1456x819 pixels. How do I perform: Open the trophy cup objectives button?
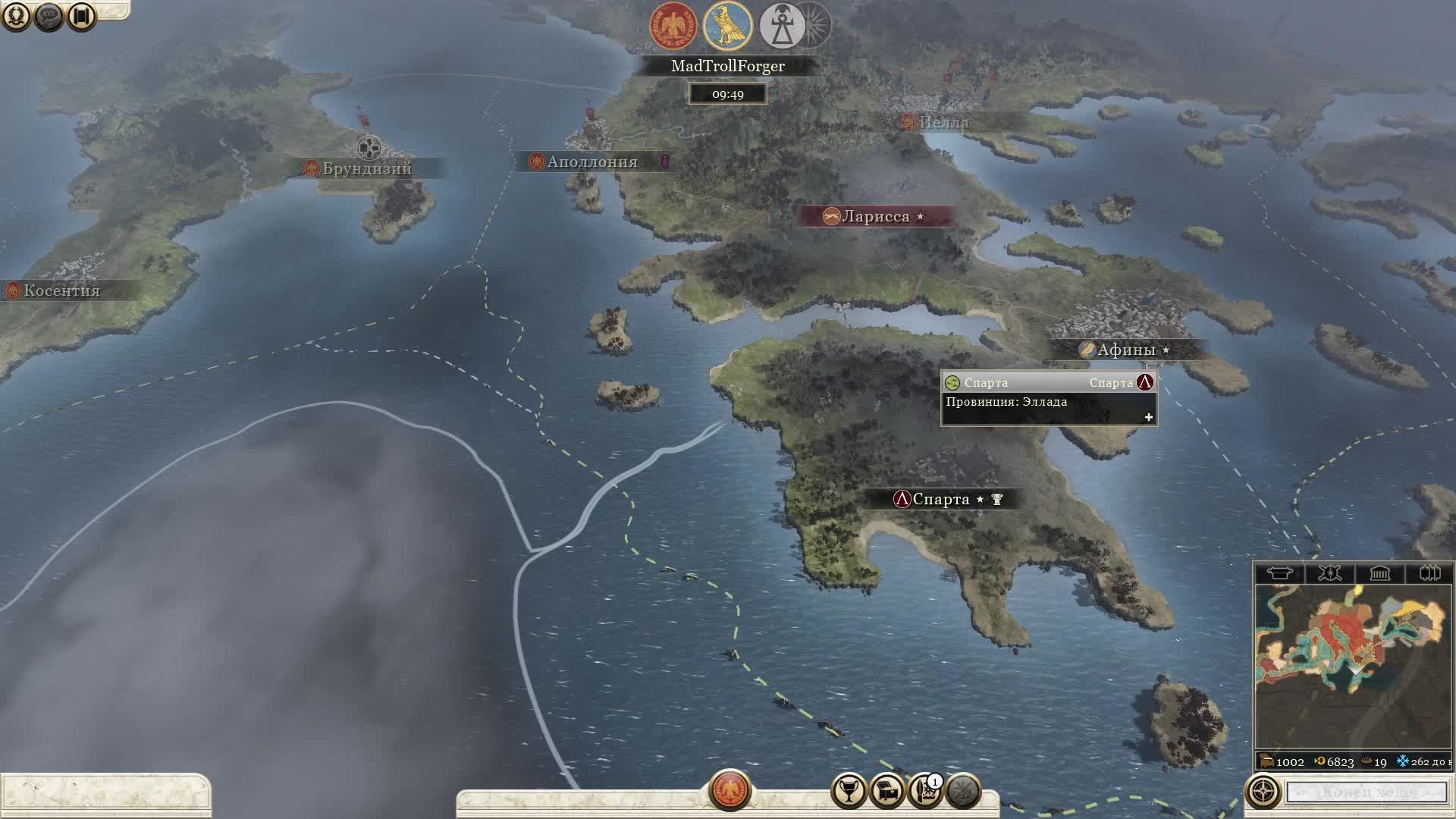coord(849,791)
